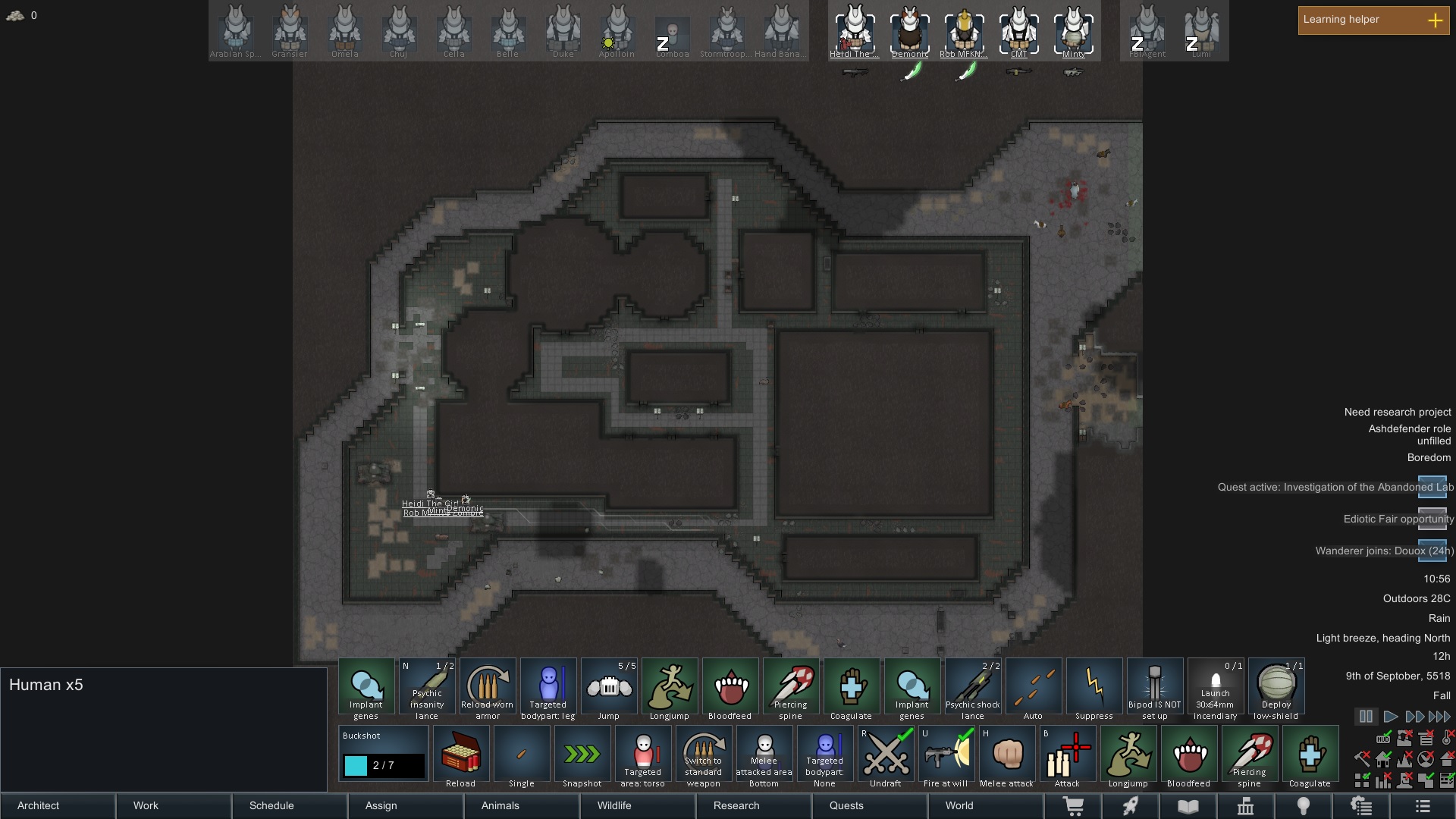
Task: Use the Jump ability
Action: 609,689
